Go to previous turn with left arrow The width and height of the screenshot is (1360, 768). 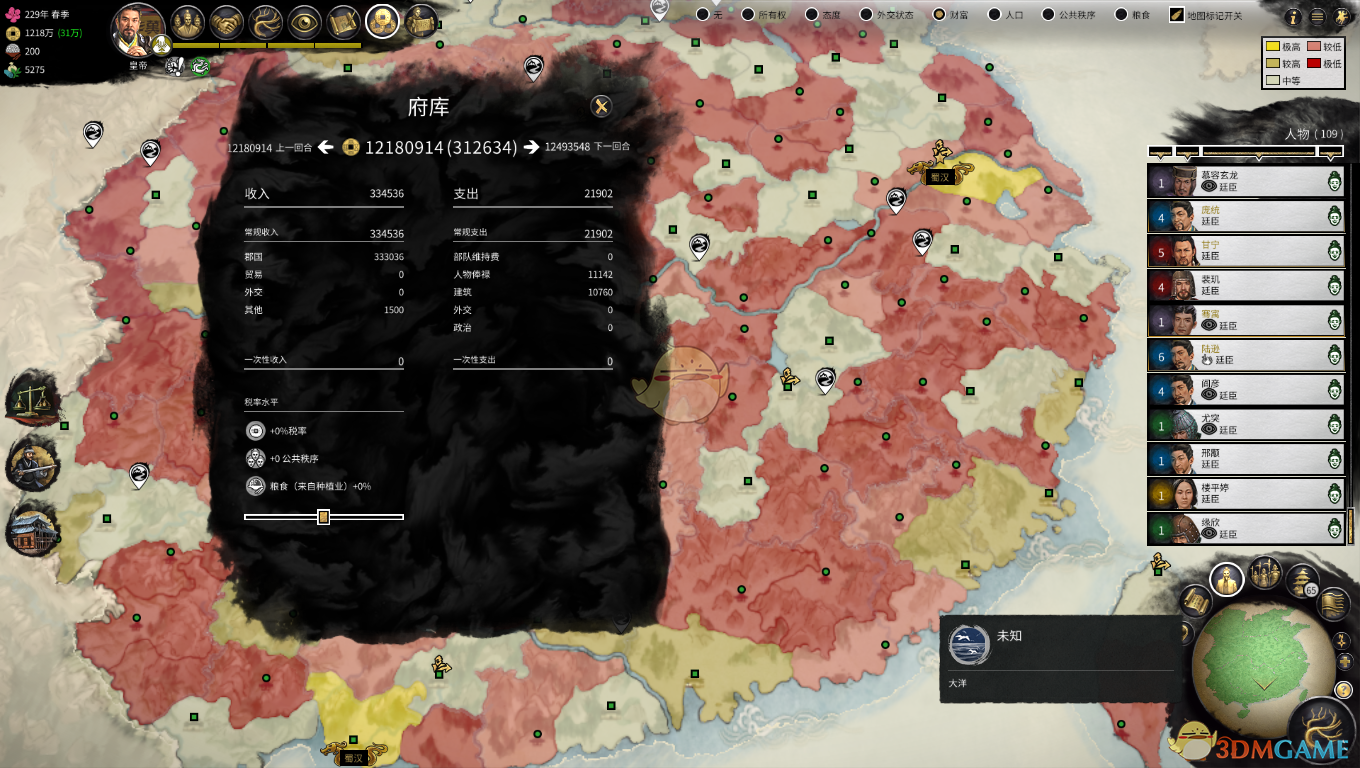point(326,148)
